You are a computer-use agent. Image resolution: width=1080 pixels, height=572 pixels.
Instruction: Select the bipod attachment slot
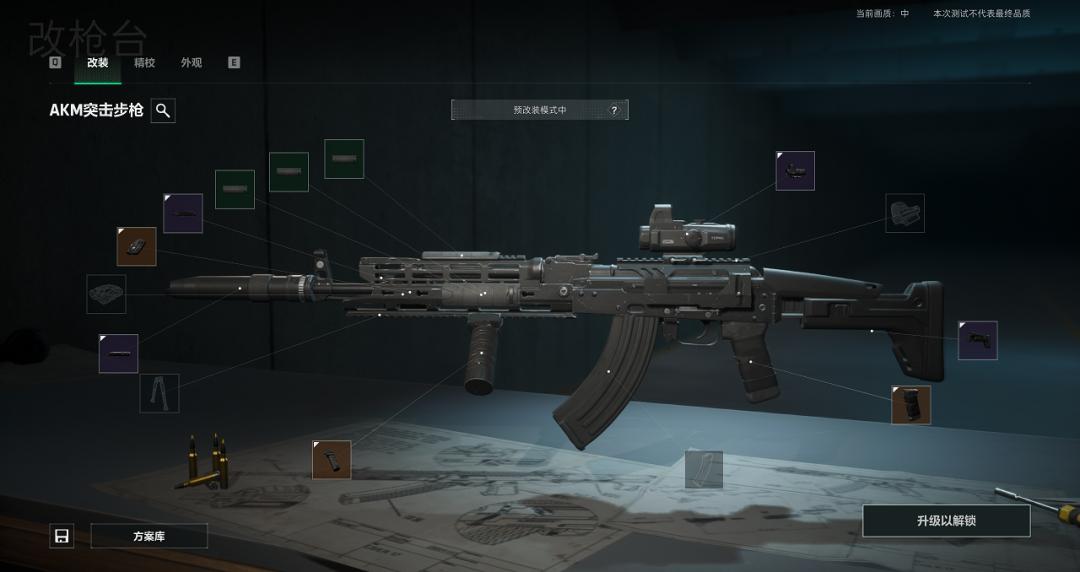pos(159,393)
